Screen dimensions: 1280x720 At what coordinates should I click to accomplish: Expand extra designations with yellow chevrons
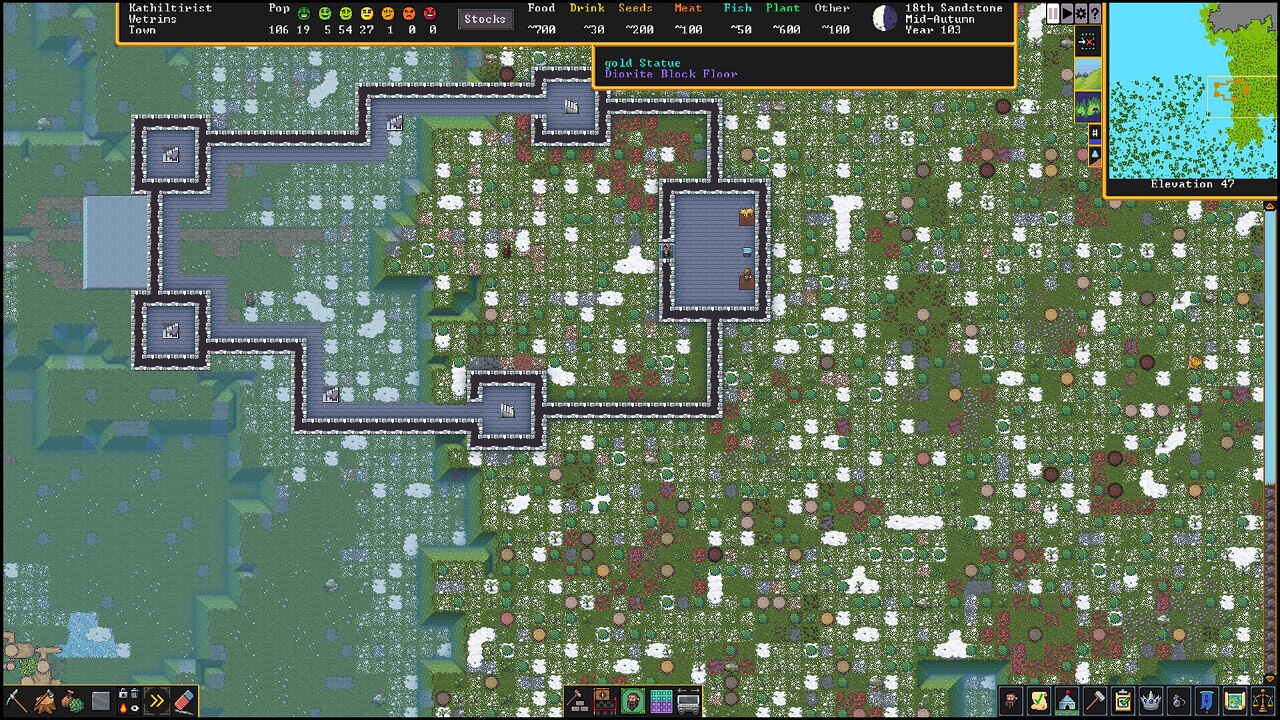coord(157,700)
